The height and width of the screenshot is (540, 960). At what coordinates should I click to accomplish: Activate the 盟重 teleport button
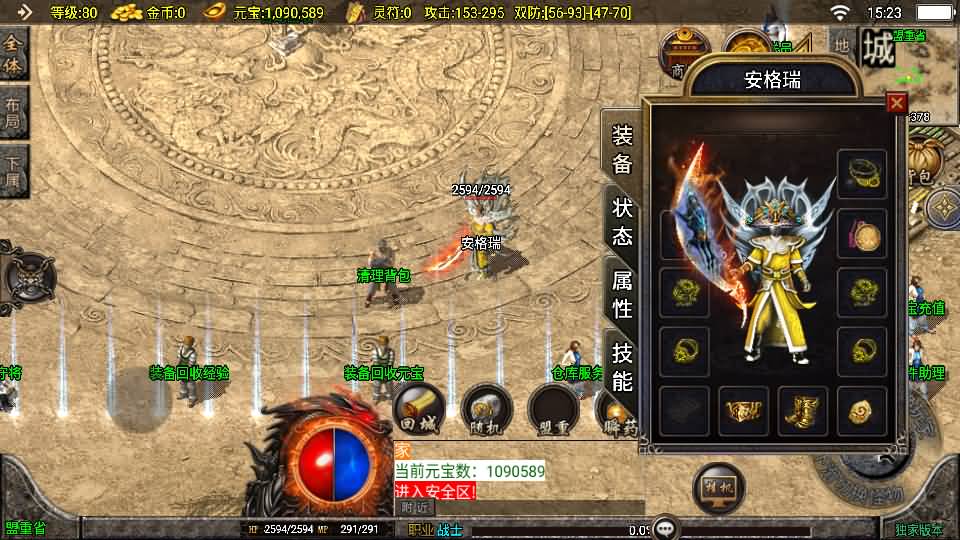point(553,408)
